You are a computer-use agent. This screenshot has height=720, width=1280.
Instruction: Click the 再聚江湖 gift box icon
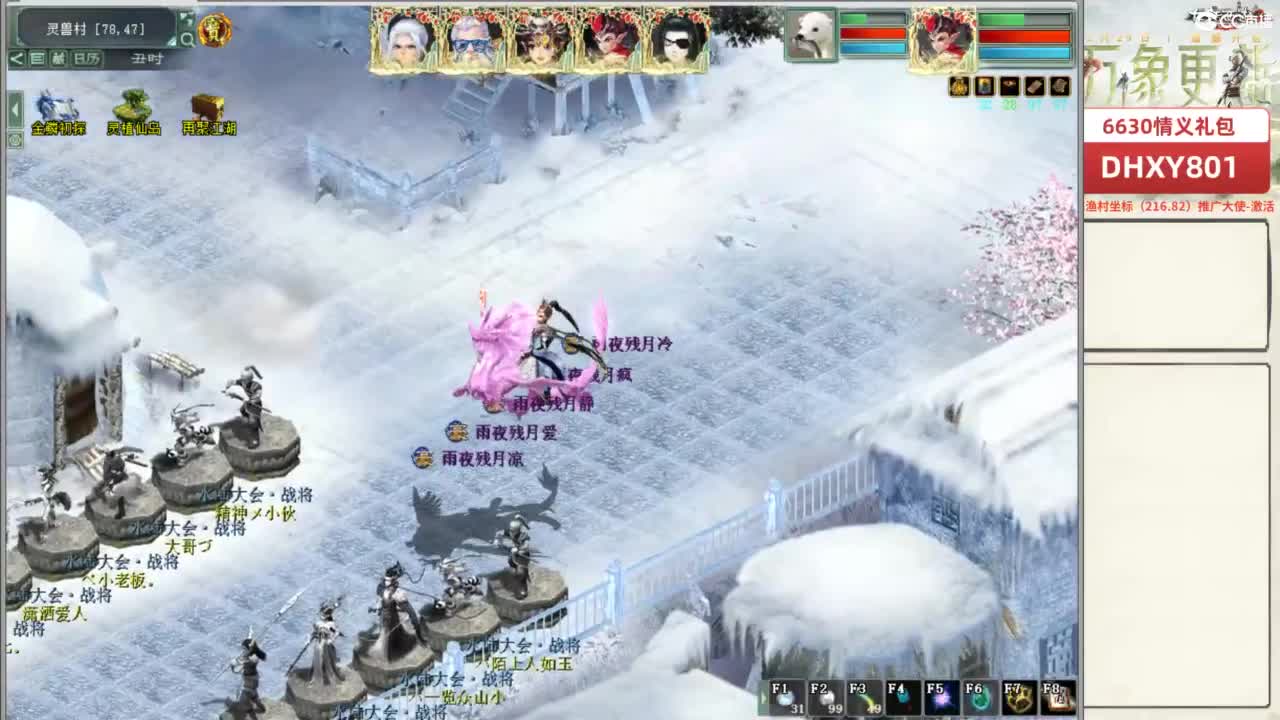point(206,106)
